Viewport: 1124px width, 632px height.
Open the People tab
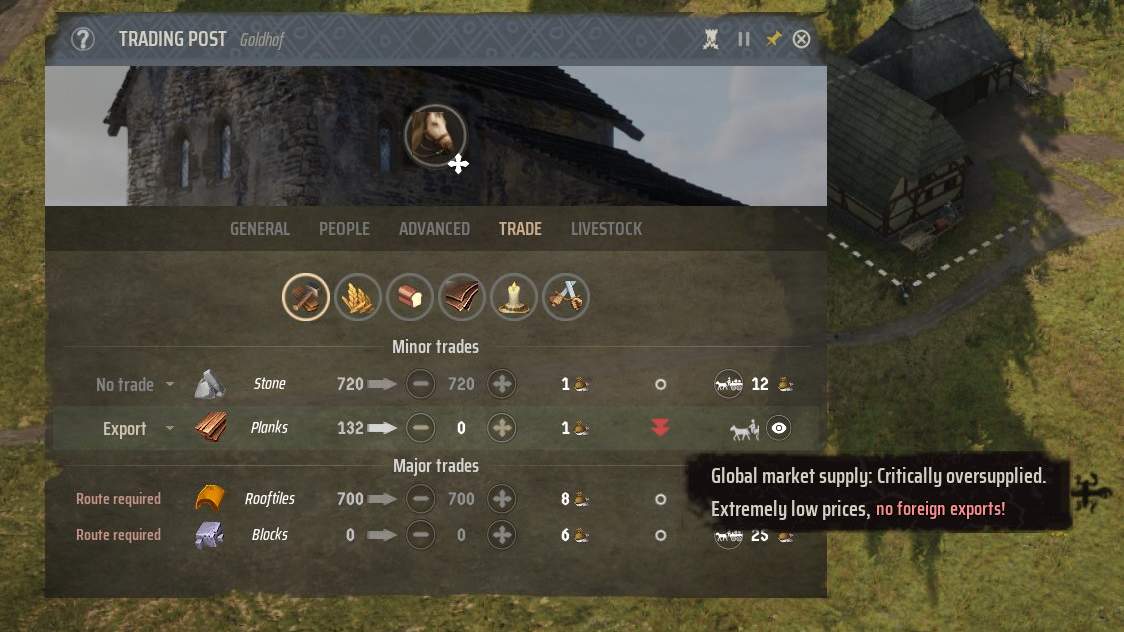[x=344, y=229]
